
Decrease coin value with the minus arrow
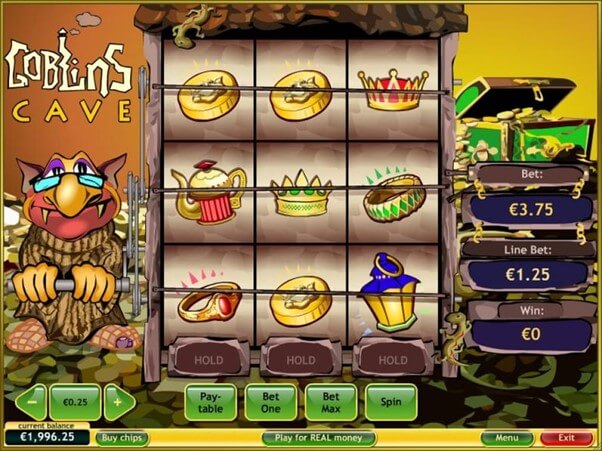tap(30, 402)
